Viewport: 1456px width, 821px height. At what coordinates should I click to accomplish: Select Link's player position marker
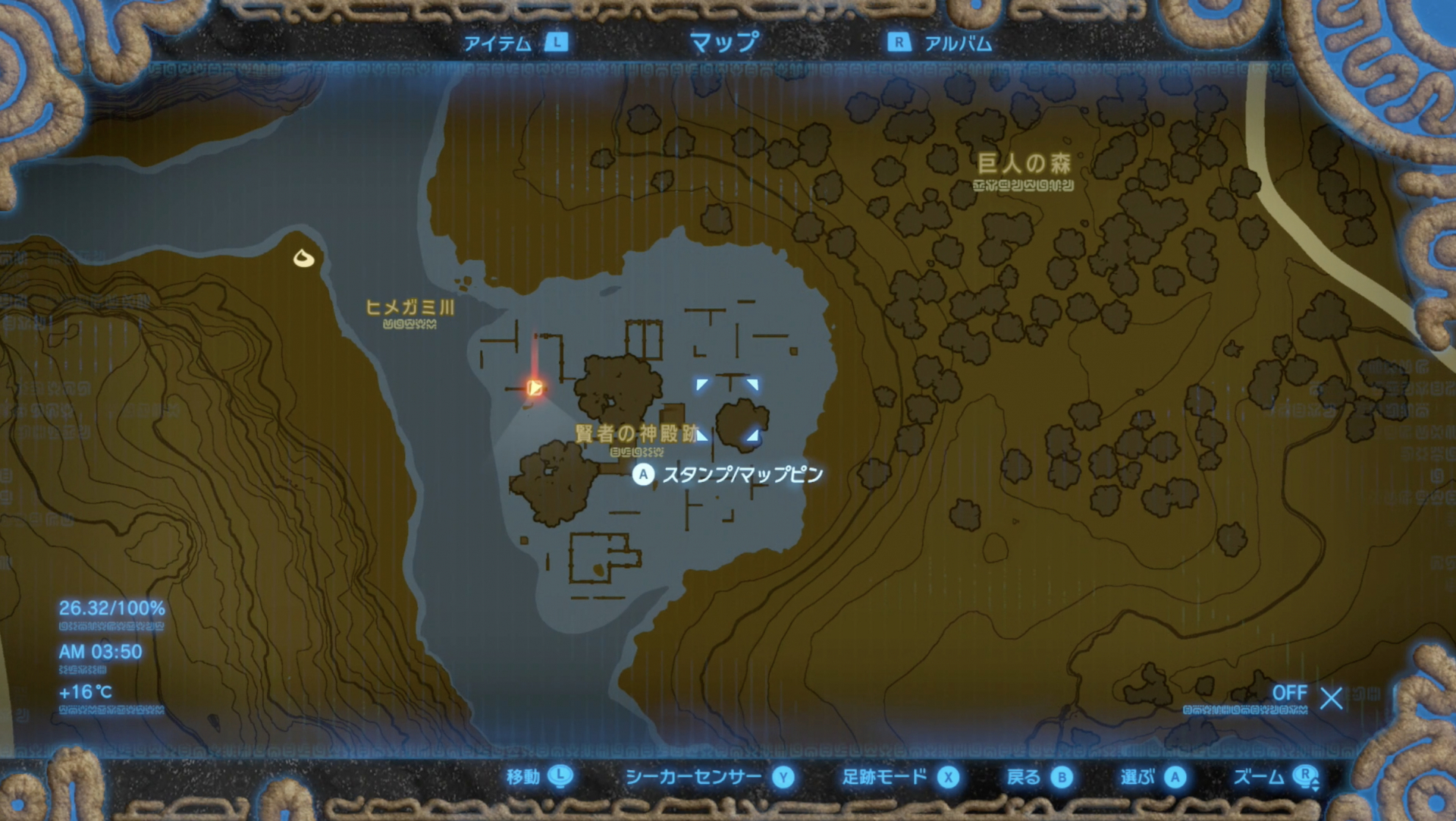click(x=535, y=388)
